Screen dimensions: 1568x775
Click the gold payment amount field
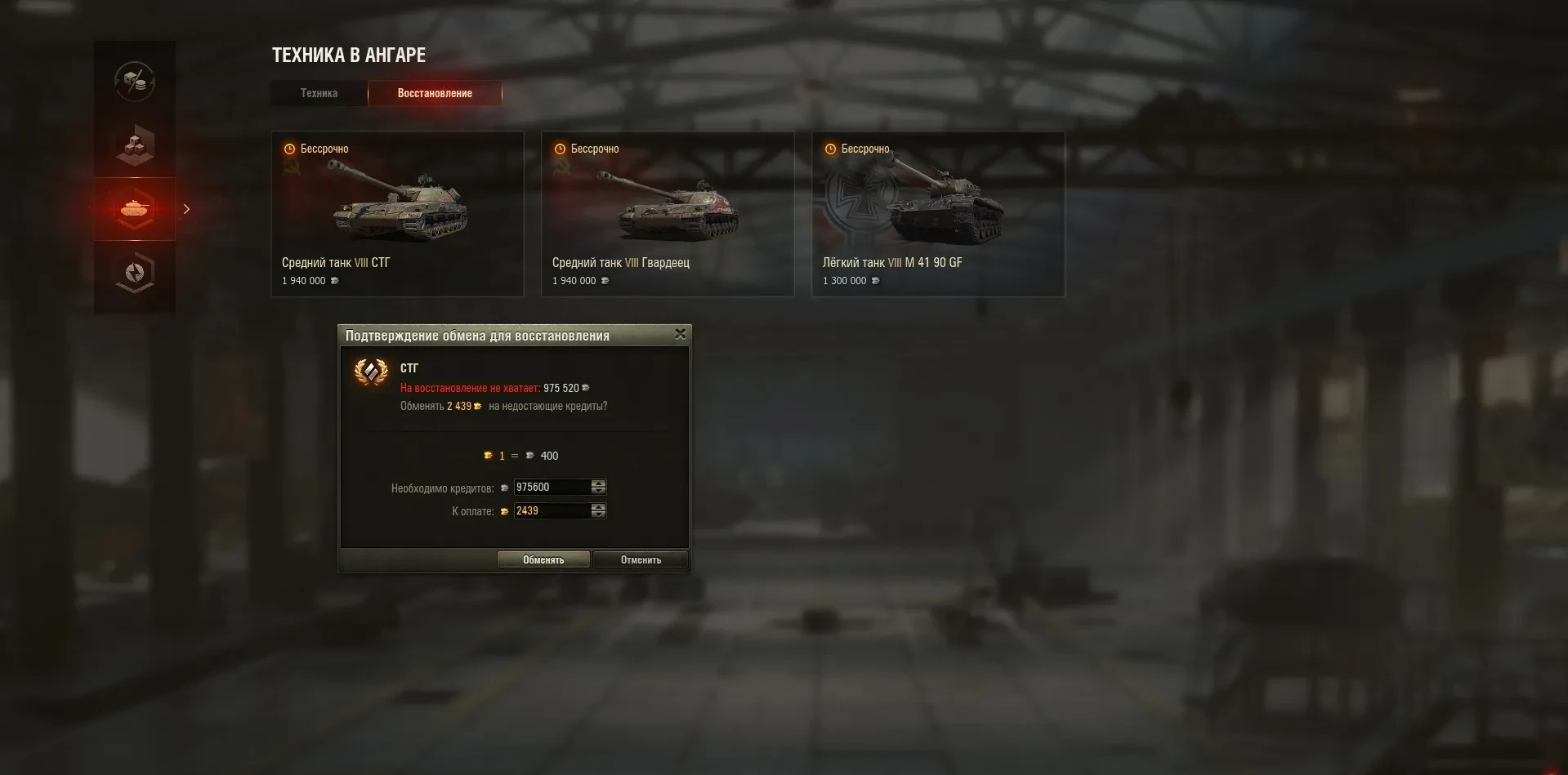552,511
